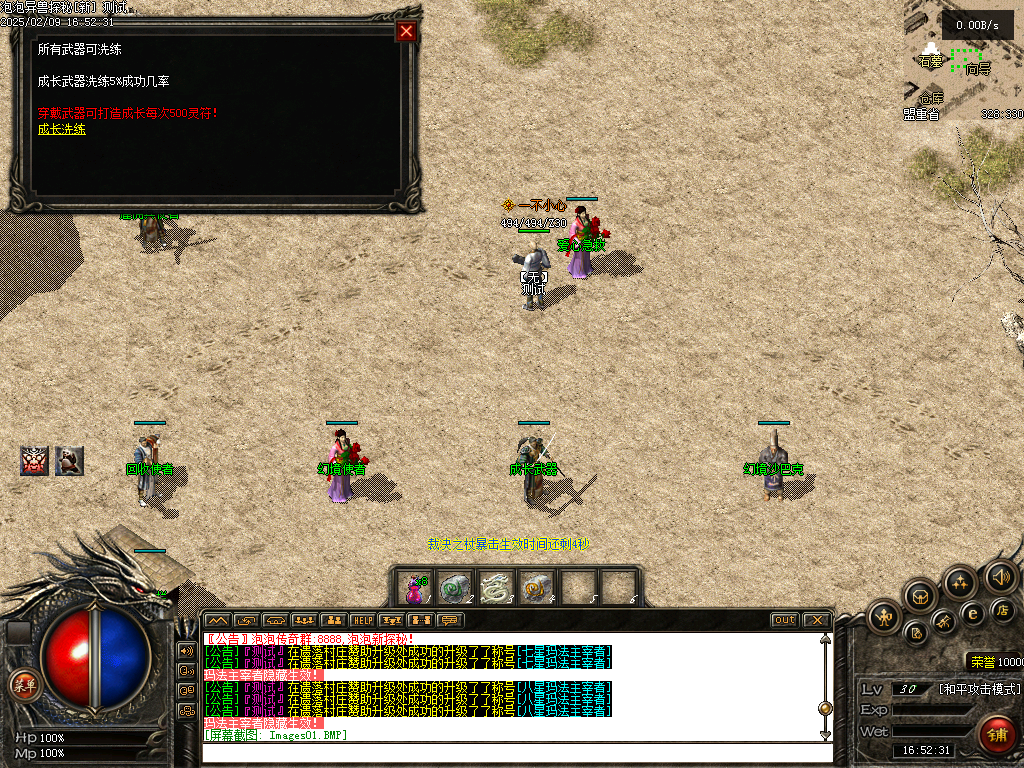The image size is (1024, 768).
Task: Click the round 'e' button
Action: 972,613
